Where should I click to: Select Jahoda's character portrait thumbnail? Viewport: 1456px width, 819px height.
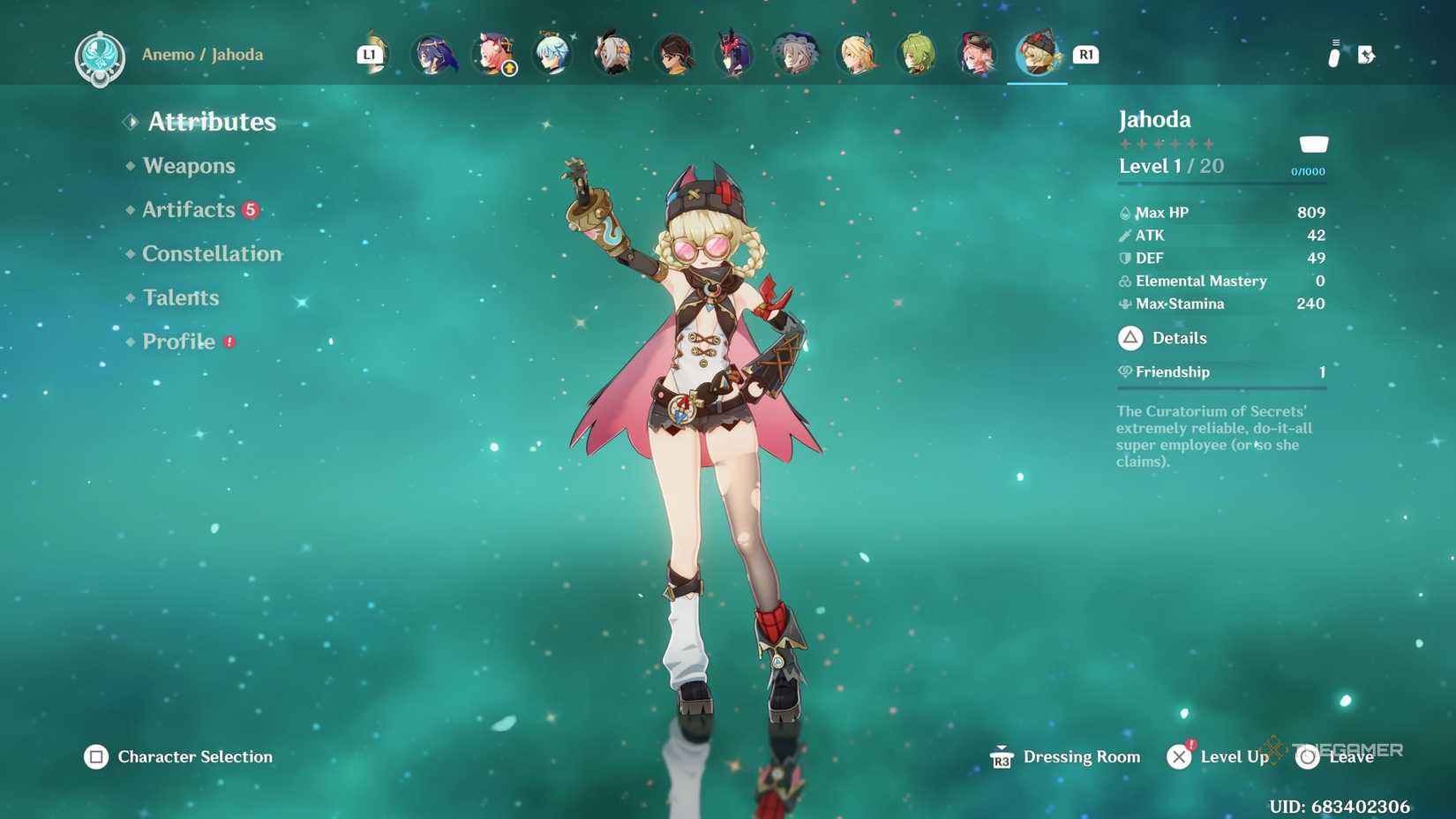(x=1037, y=55)
